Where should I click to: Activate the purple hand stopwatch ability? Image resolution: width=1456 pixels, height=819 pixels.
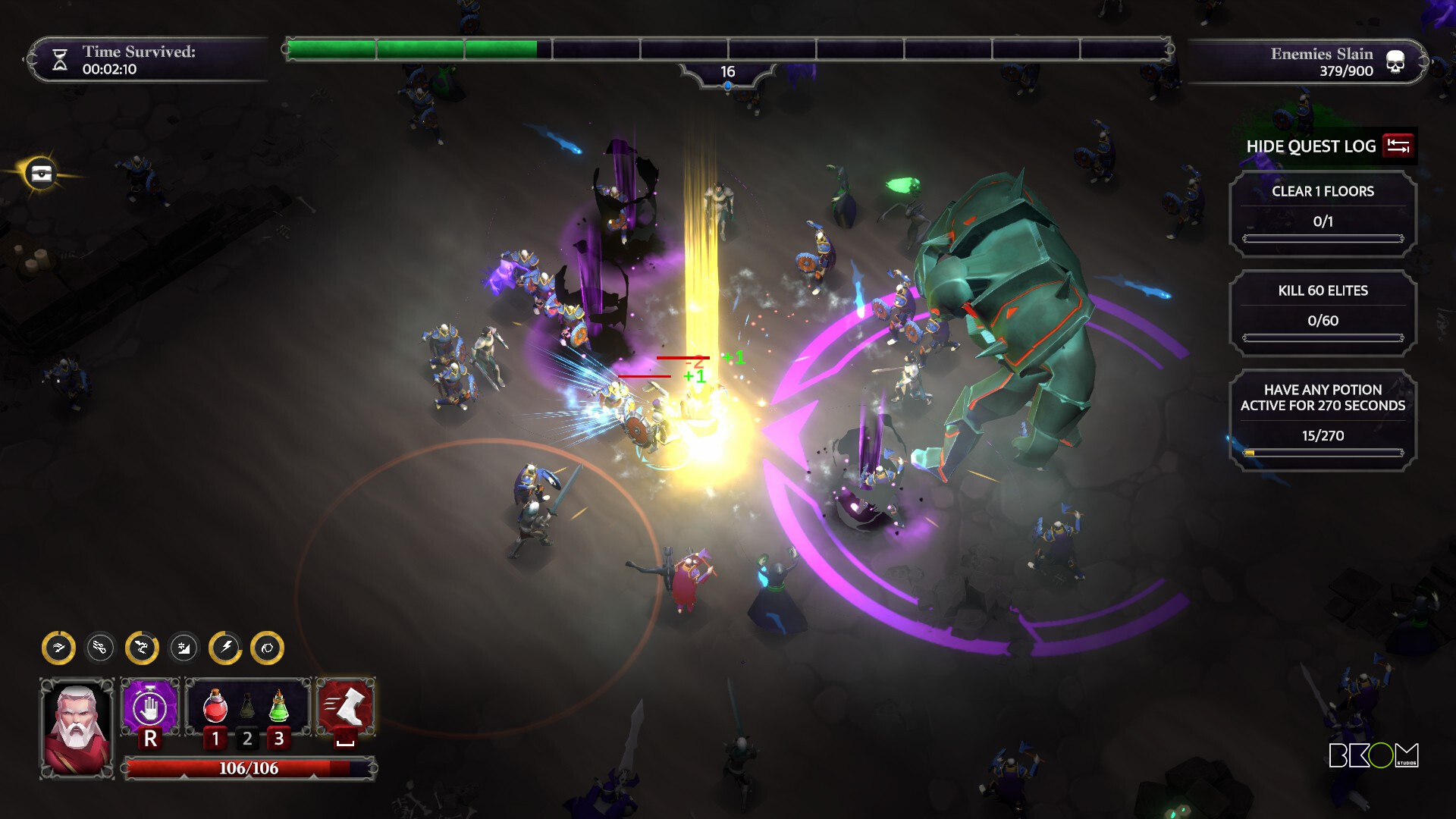150,708
